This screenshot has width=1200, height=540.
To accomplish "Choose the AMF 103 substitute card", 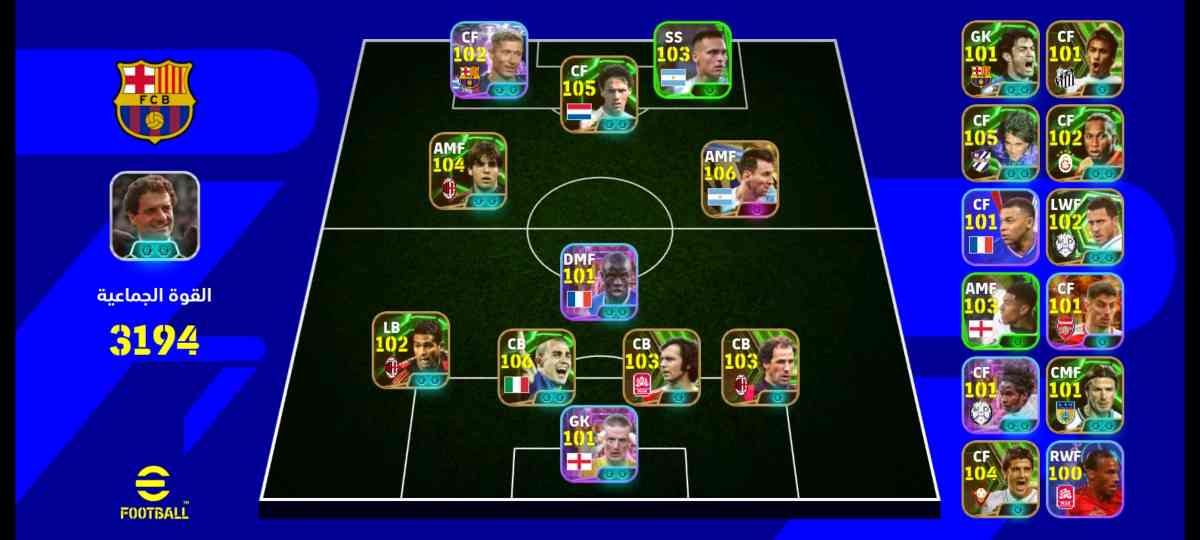I will click(x=1001, y=311).
